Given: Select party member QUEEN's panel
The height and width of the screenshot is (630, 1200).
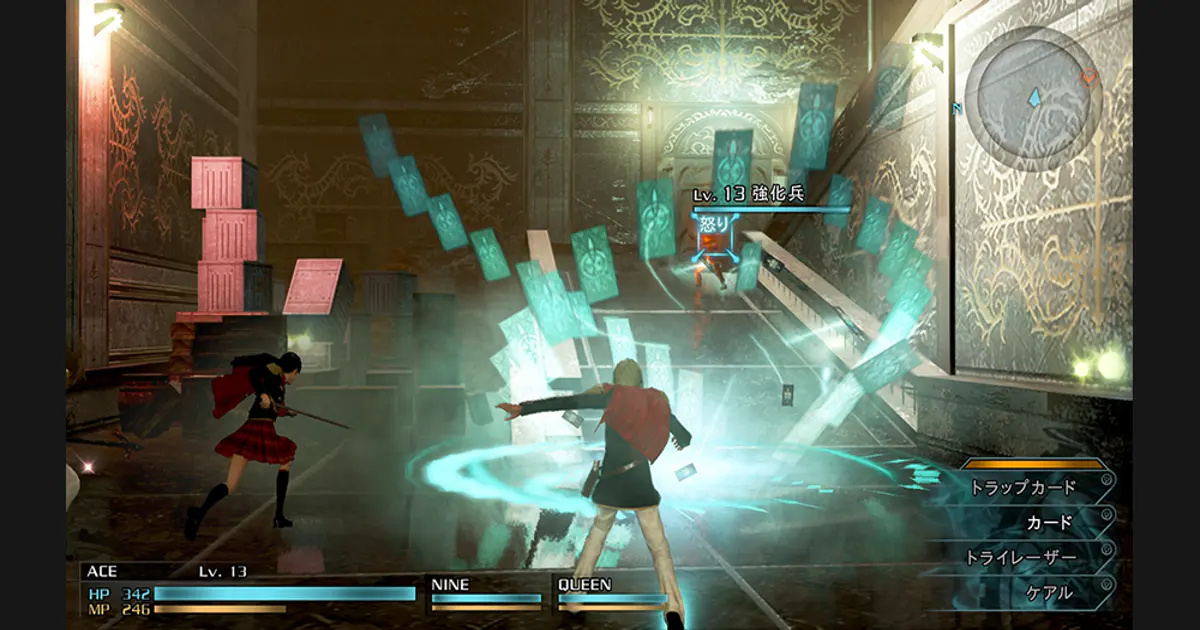Looking at the screenshot, I should pyautogui.click(x=612, y=592).
